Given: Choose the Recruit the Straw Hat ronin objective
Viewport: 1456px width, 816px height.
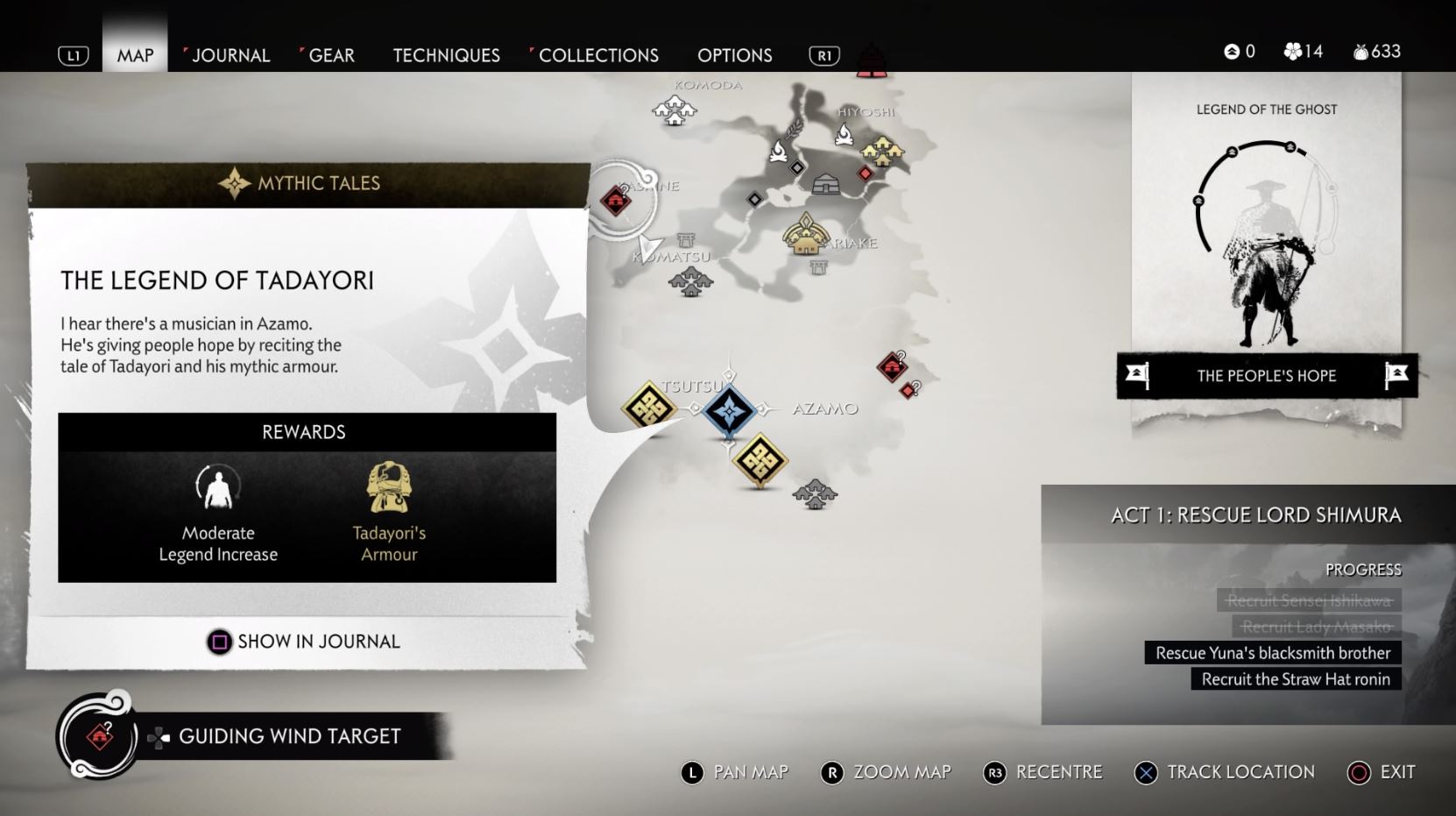Looking at the screenshot, I should click(1295, 679).
